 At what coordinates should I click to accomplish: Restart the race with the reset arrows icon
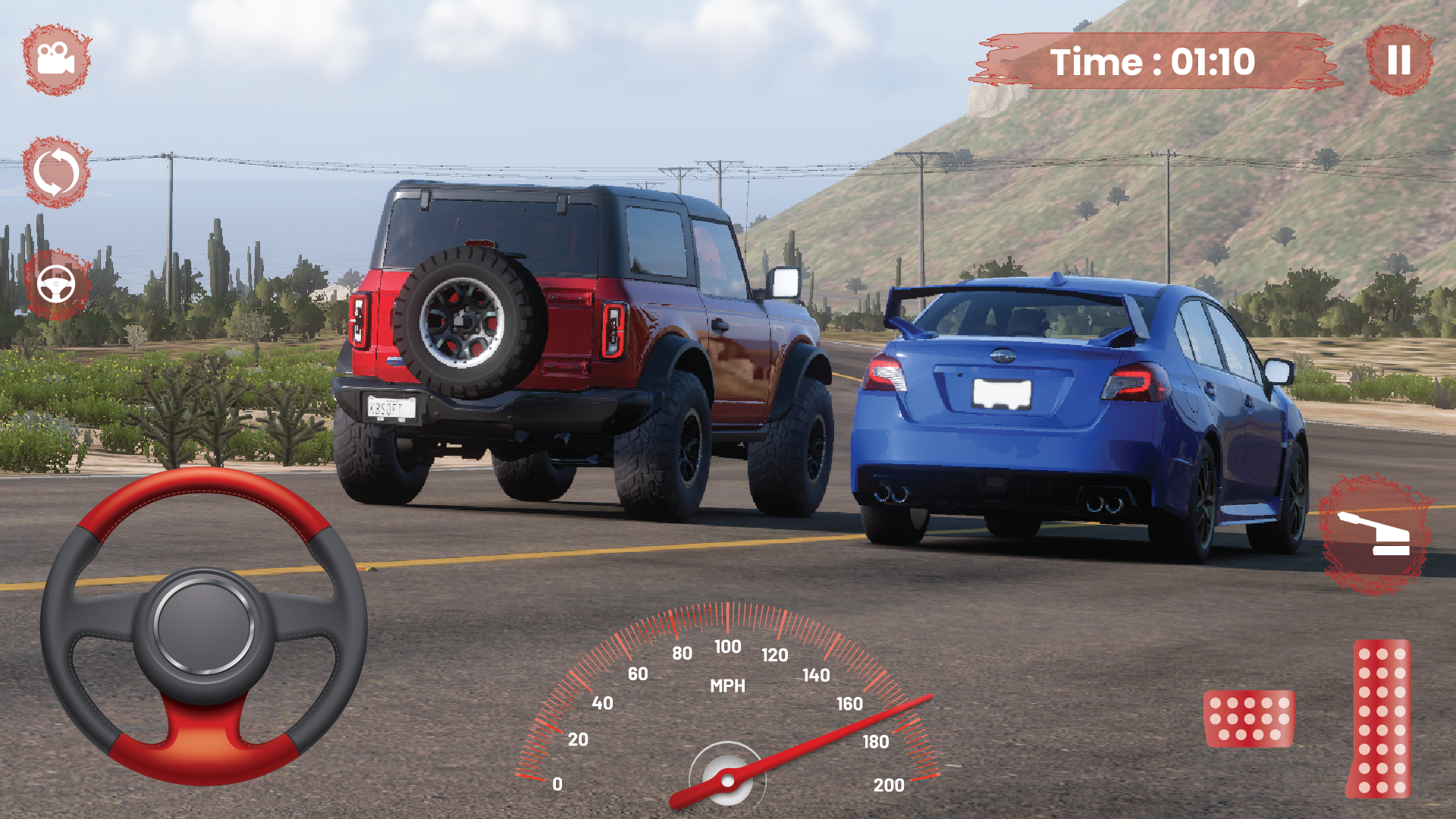click(x=55, y=173)
